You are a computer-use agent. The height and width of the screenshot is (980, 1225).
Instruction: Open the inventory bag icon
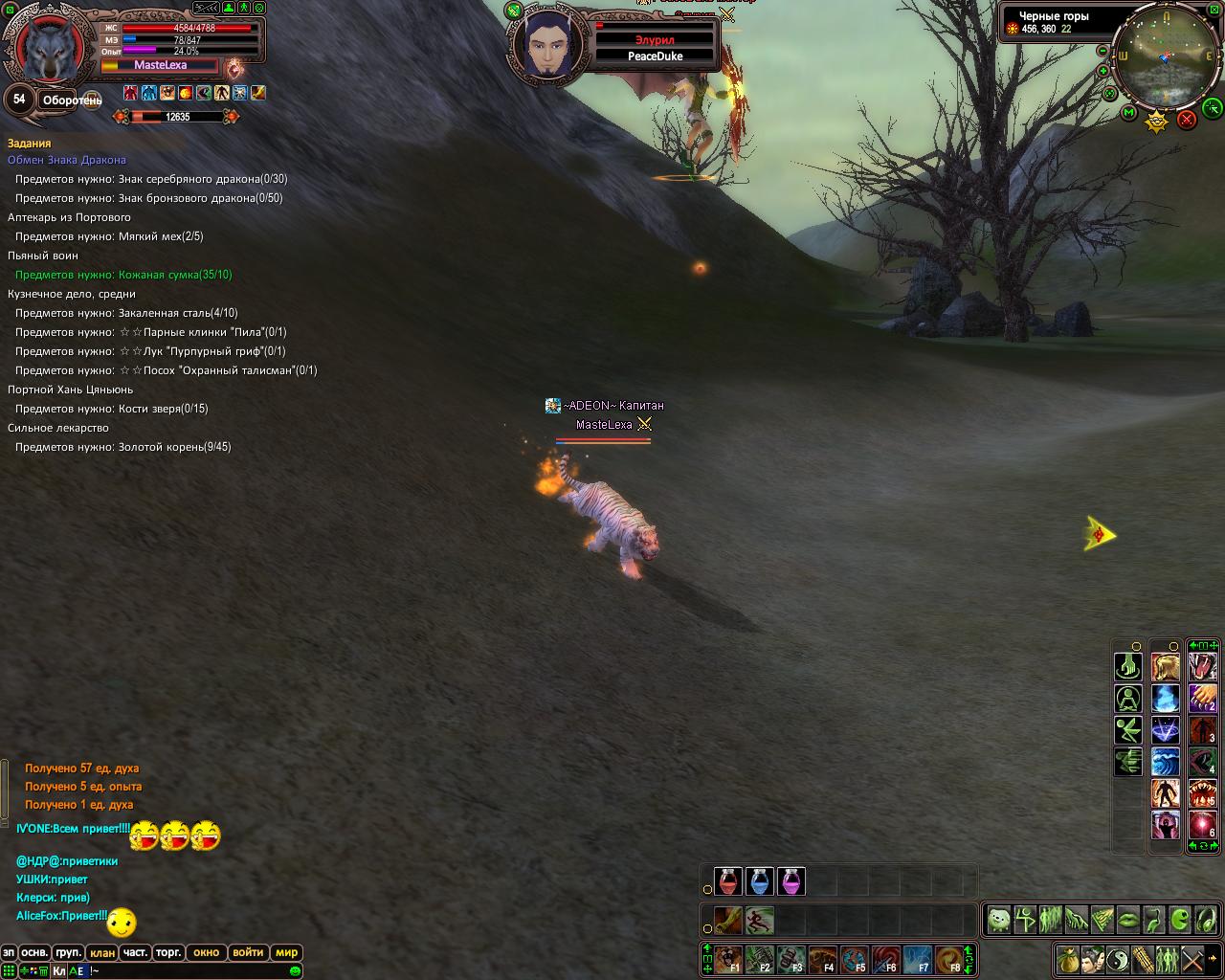1068,958
